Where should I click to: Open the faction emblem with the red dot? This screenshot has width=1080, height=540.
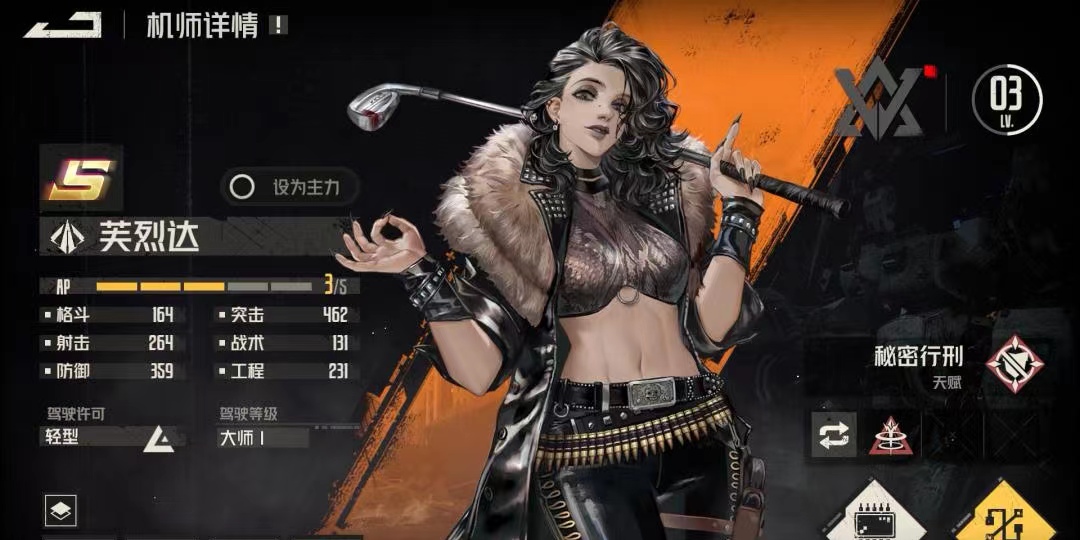pyautogui.click(x=878, y=101)
